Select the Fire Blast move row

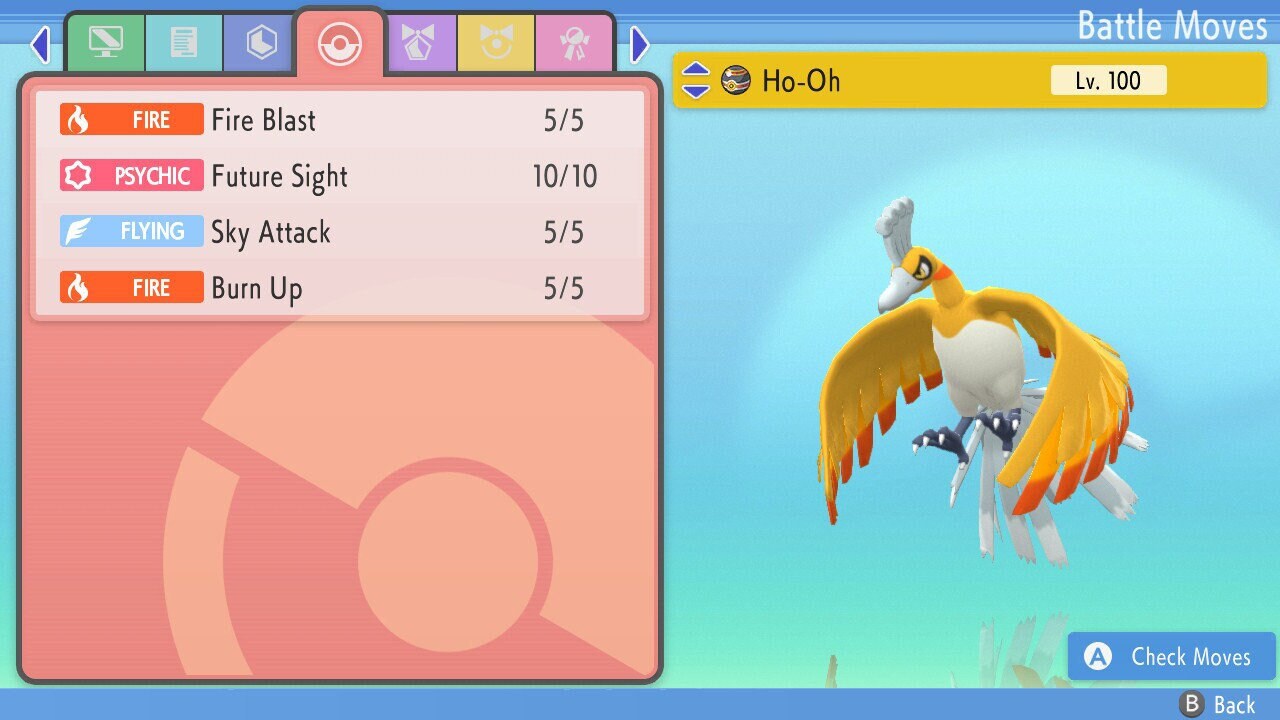click(340, 120)
